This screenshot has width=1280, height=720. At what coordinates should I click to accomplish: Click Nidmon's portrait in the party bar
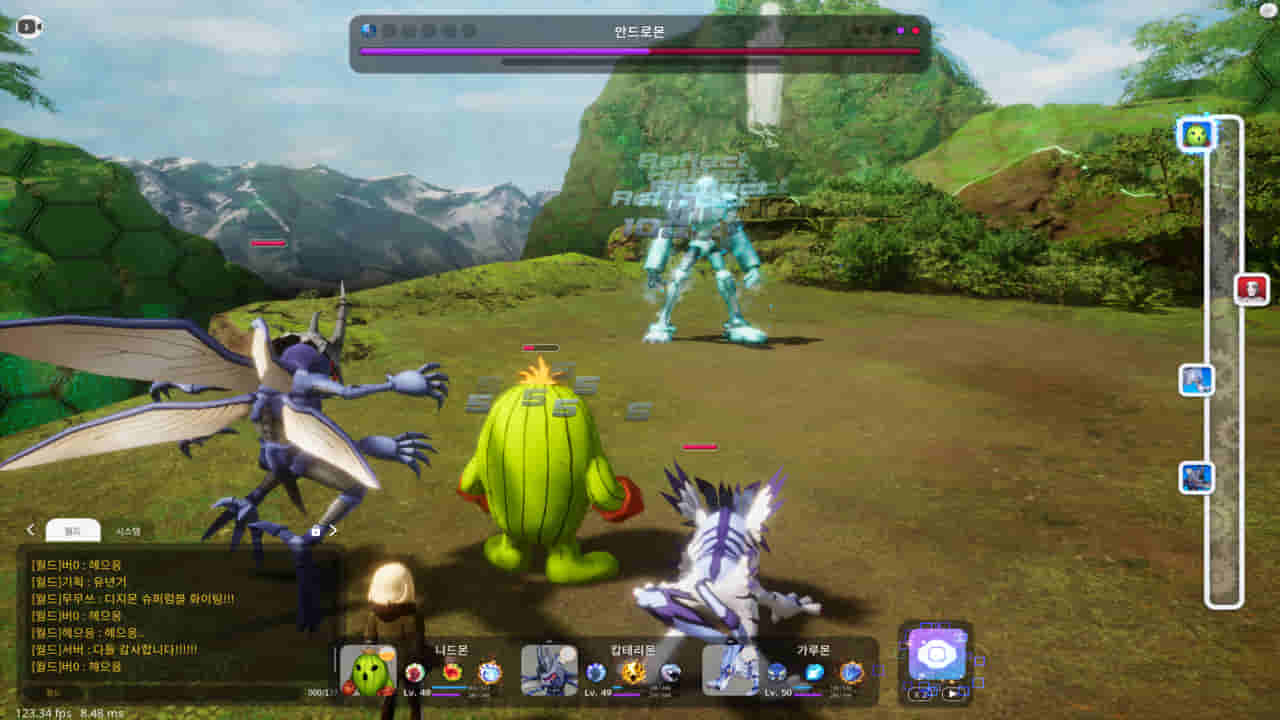pyautogui.click(x=364, y=673)
